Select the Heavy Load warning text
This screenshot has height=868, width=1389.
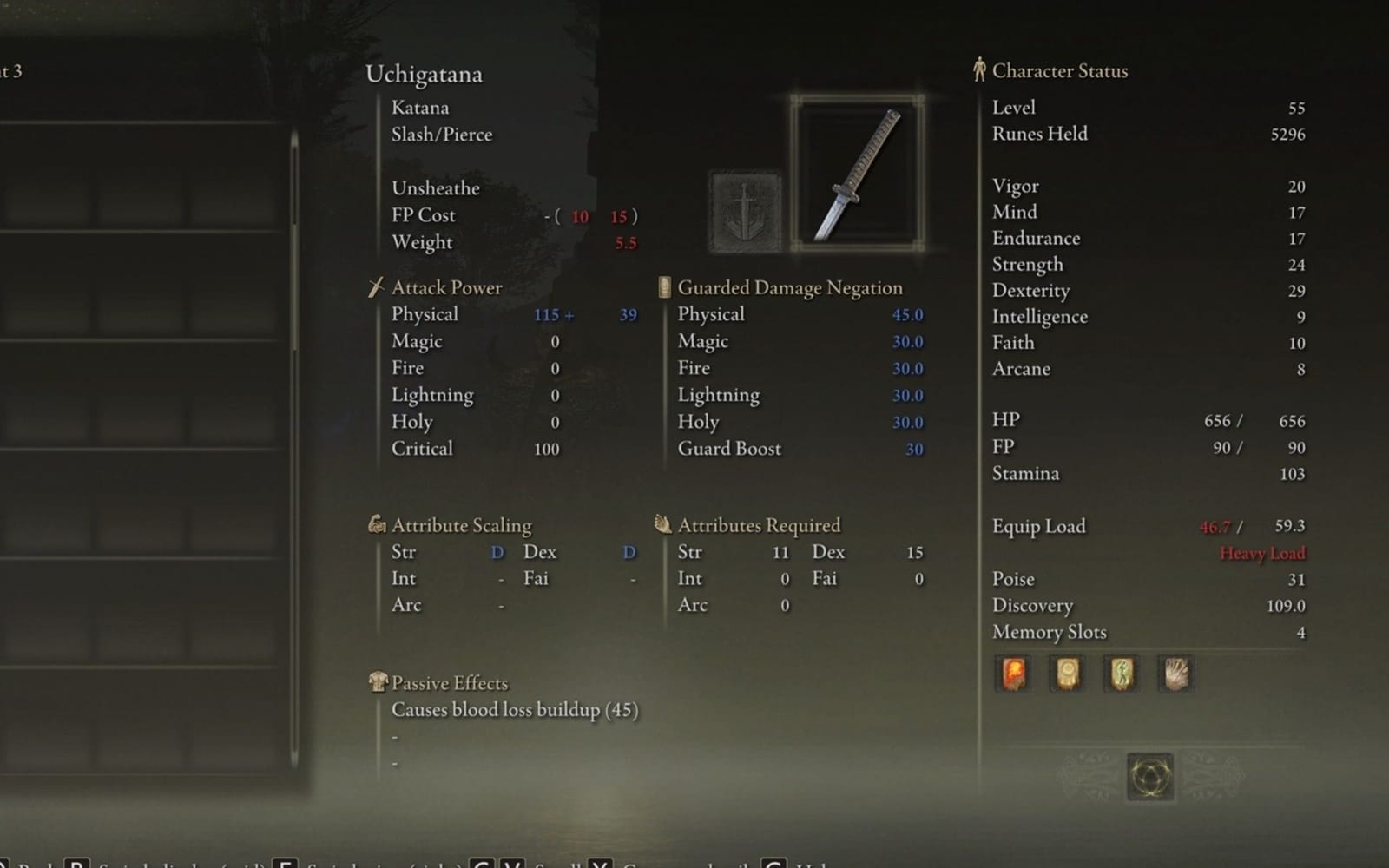click(1263, 553)
